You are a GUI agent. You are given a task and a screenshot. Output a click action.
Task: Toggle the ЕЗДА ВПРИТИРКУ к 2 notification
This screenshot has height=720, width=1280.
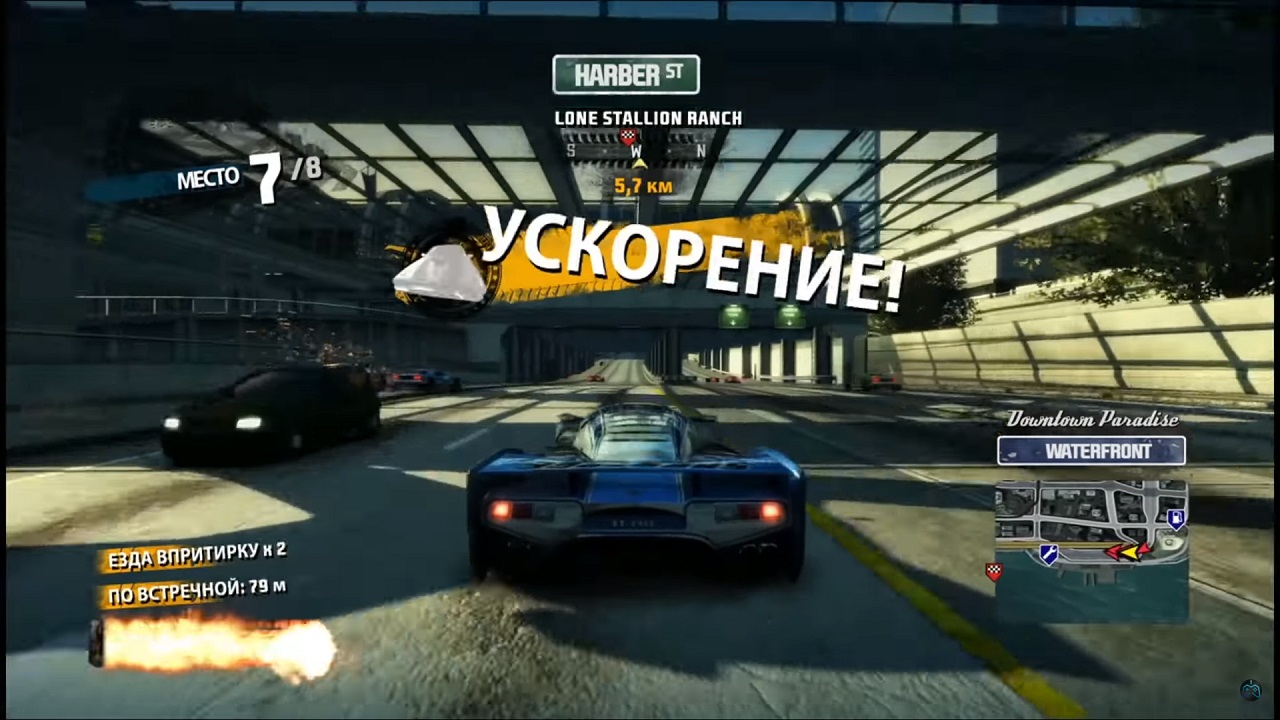(194, 557)
